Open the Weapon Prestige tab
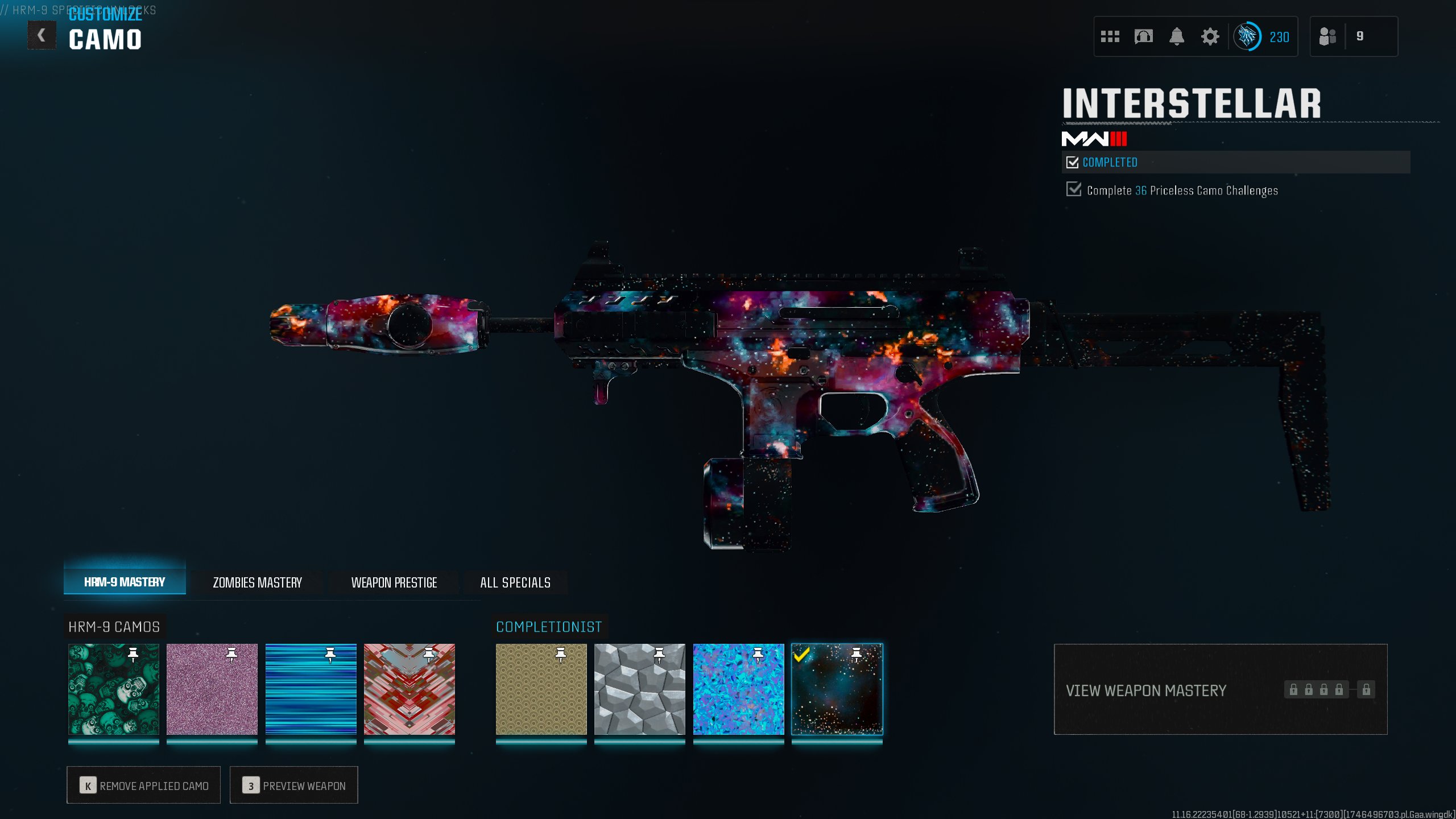 tap(394, 582)
